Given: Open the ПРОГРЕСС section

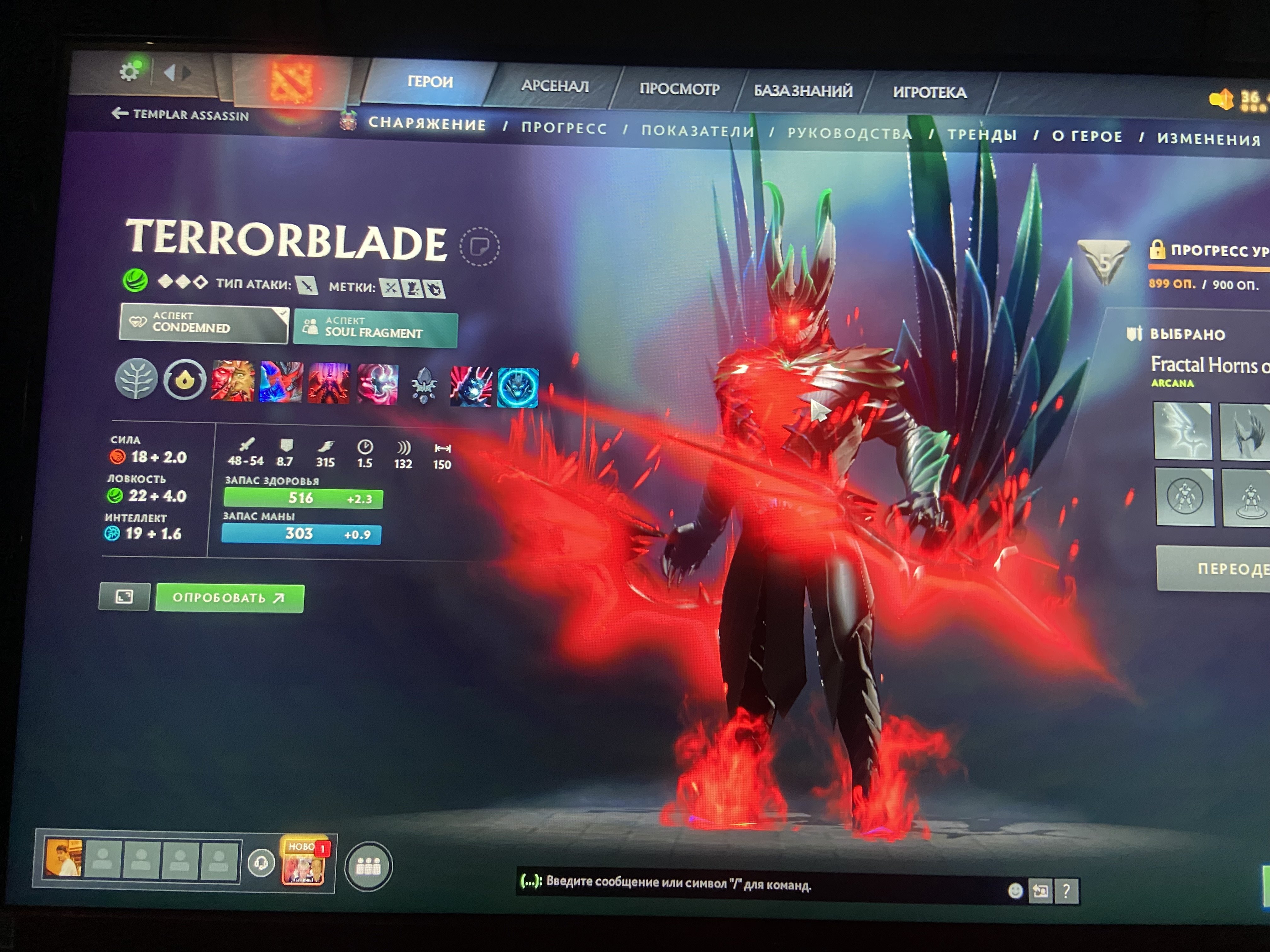Looking at the screenshot, I should [564, 128].
